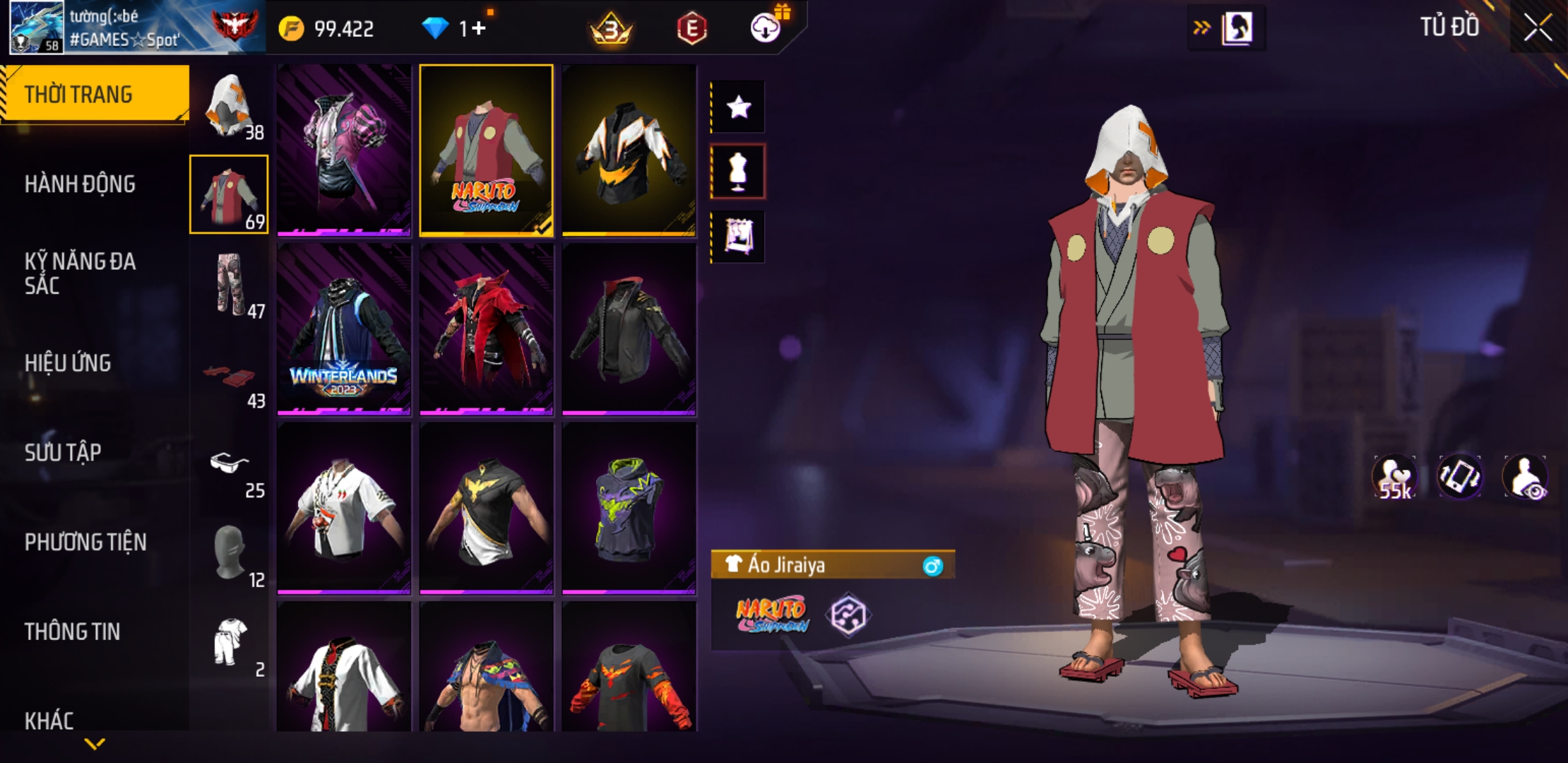Click the star favorites filter

click(x=738, y=107)
